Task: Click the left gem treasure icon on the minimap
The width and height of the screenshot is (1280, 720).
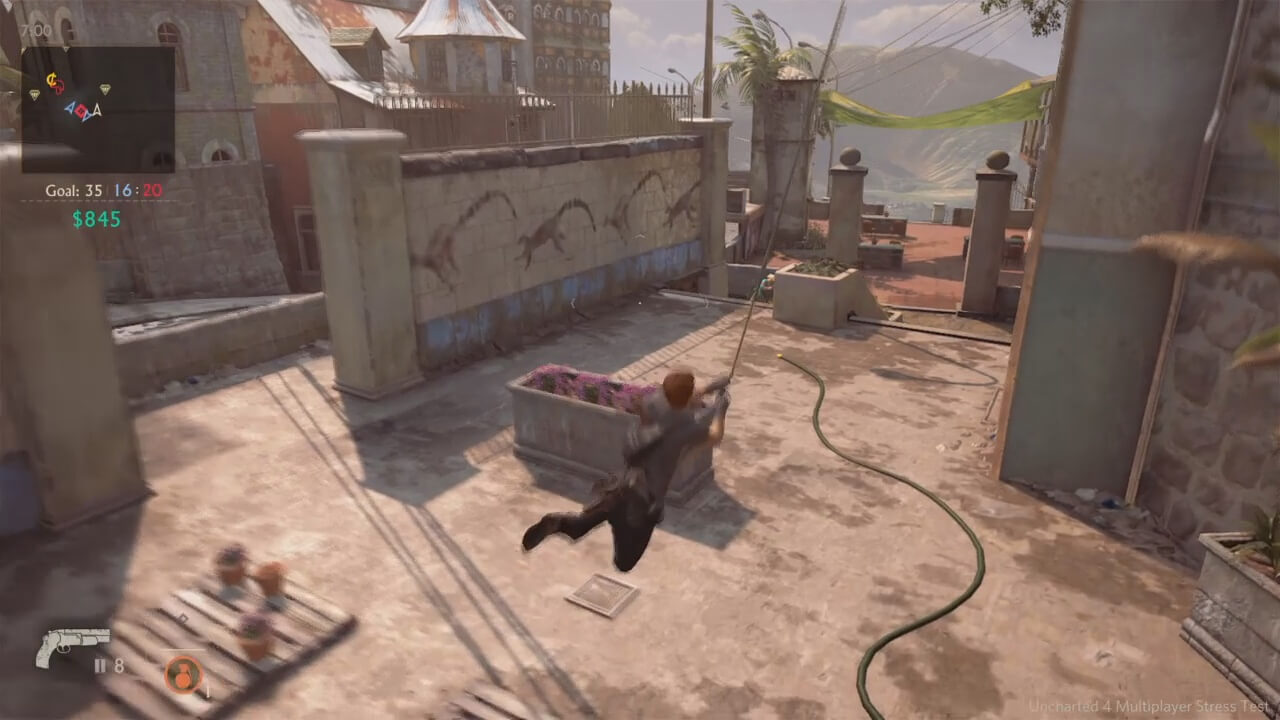Action: tap(34, 93)
